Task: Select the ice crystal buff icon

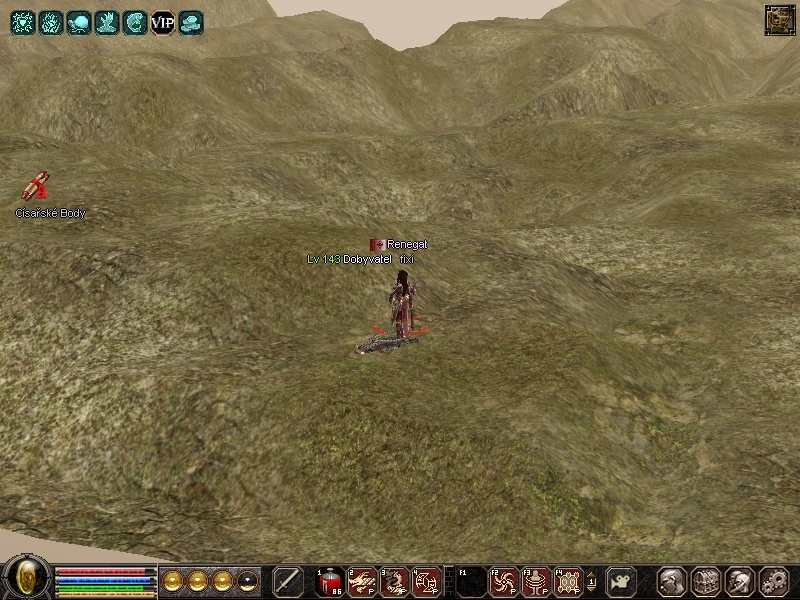Action: pos(50,22)
